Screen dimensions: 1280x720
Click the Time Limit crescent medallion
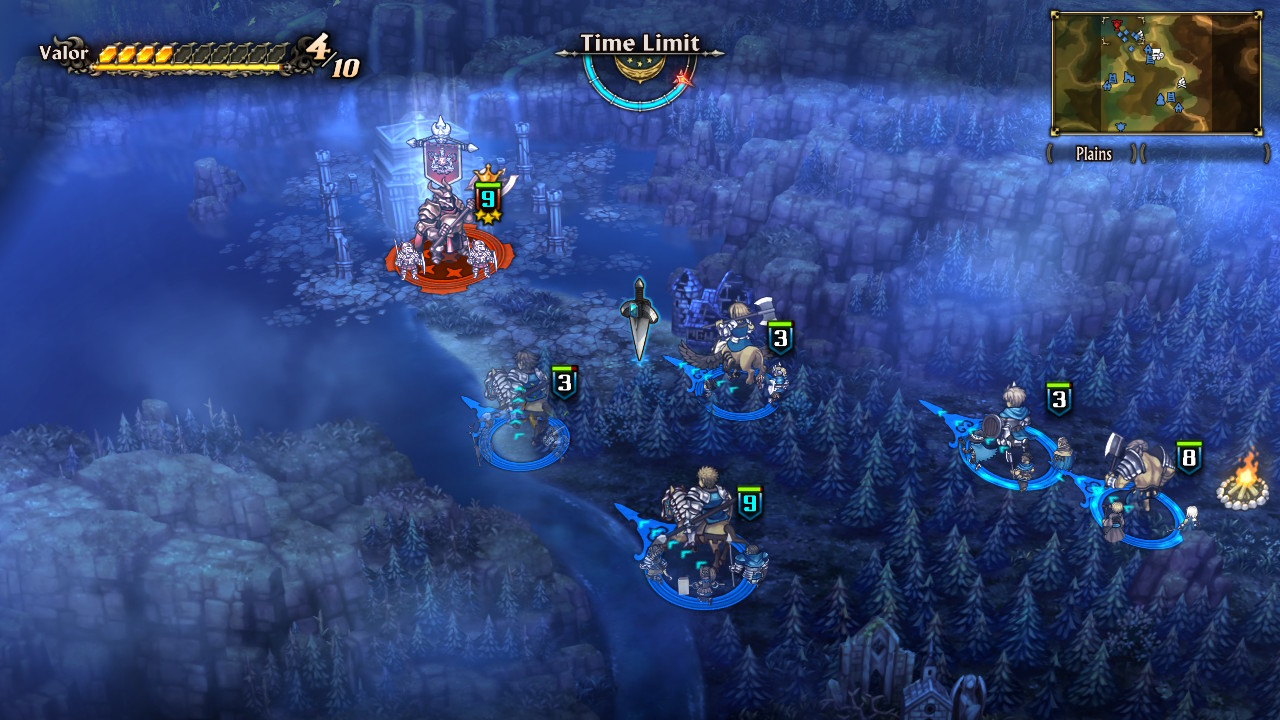tap(640, 67)
